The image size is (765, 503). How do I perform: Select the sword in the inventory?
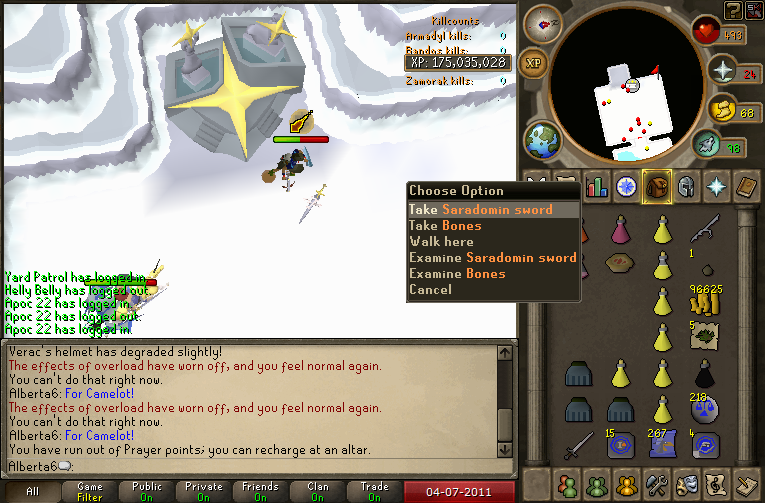point(577,441)
